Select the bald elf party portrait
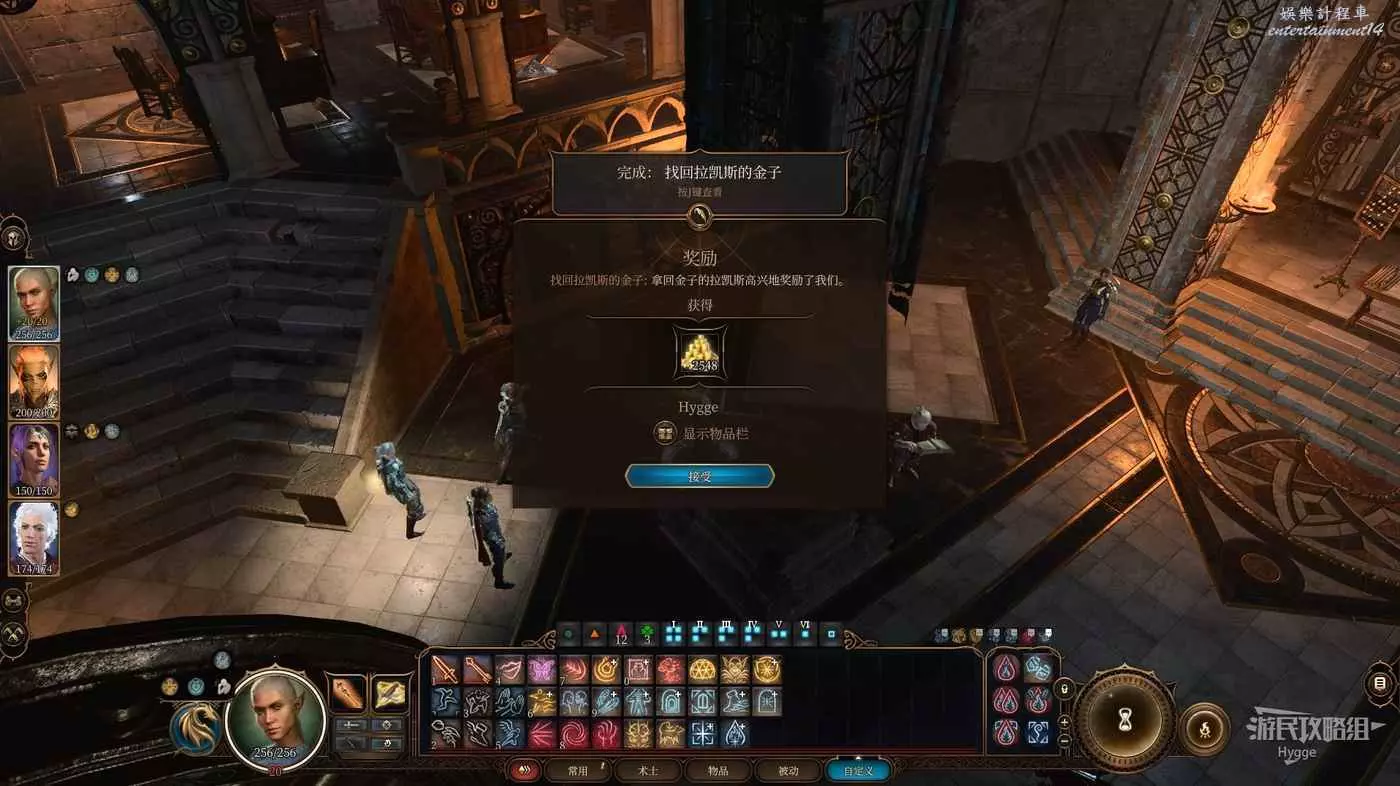The height and width of the screenshot is (786, 1400). pyautogui.click(x=34, y=302)
